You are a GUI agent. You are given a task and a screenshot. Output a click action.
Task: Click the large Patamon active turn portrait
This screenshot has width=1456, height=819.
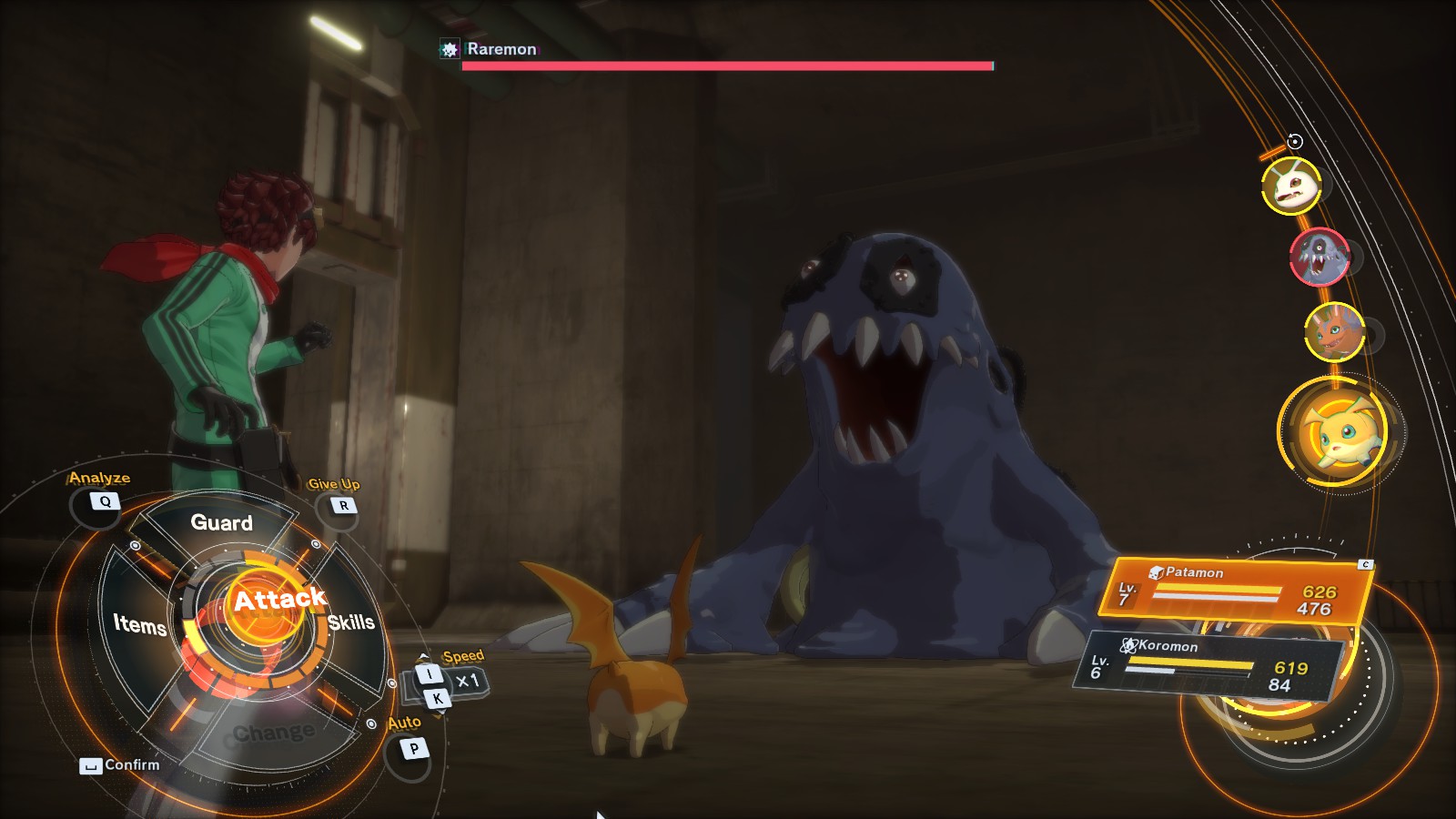click(x=1338, y=431)
